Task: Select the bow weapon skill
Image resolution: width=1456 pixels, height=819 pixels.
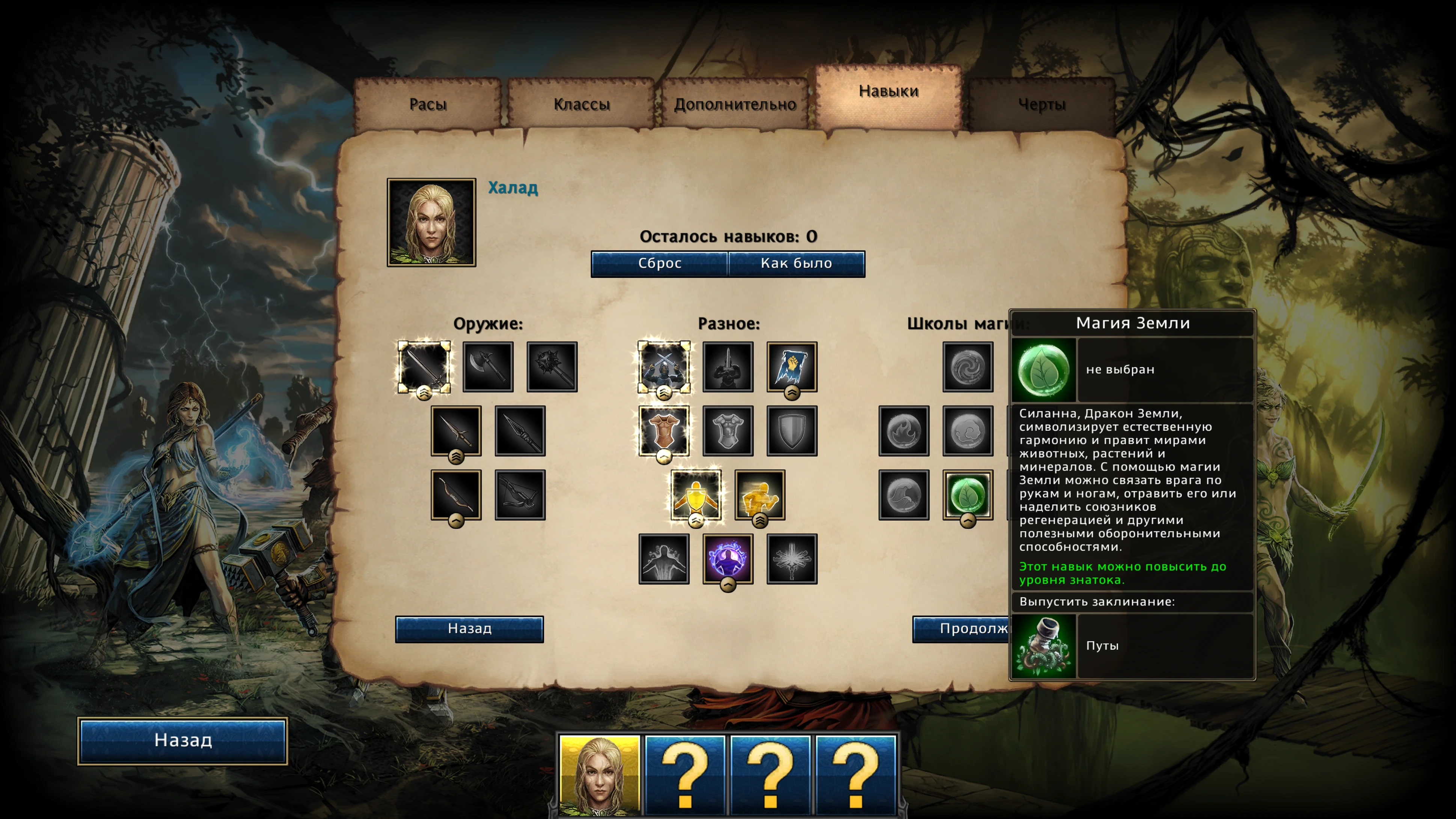Action: point(455,495)
